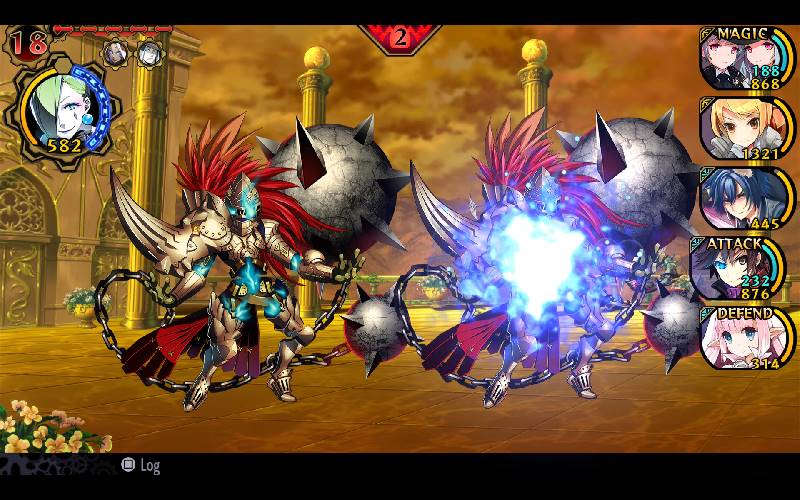The height and width of the screenshot is (500, 800).
Task: Choose the blonde-haired party member portrait
Action: click(x=742, y=128)
